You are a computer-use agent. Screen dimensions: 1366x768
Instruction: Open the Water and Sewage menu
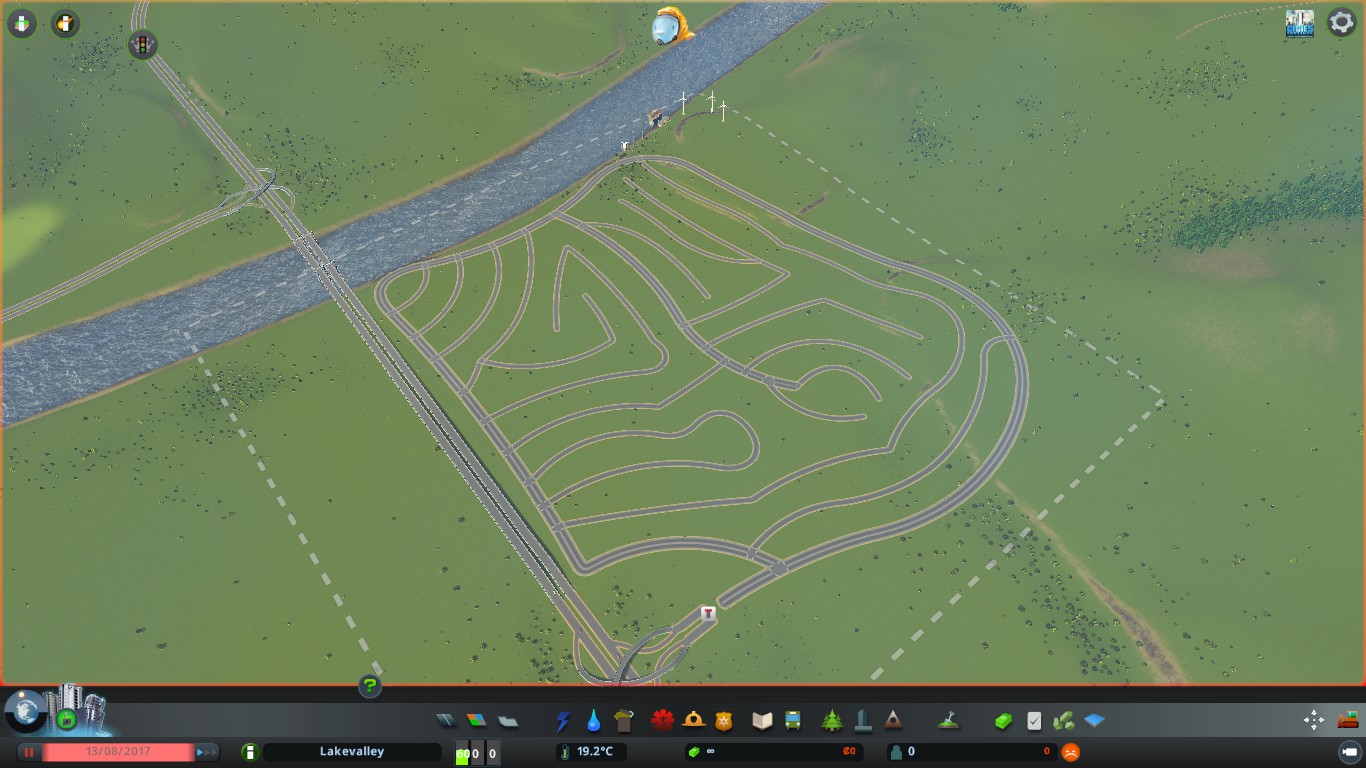coord(594,719)
